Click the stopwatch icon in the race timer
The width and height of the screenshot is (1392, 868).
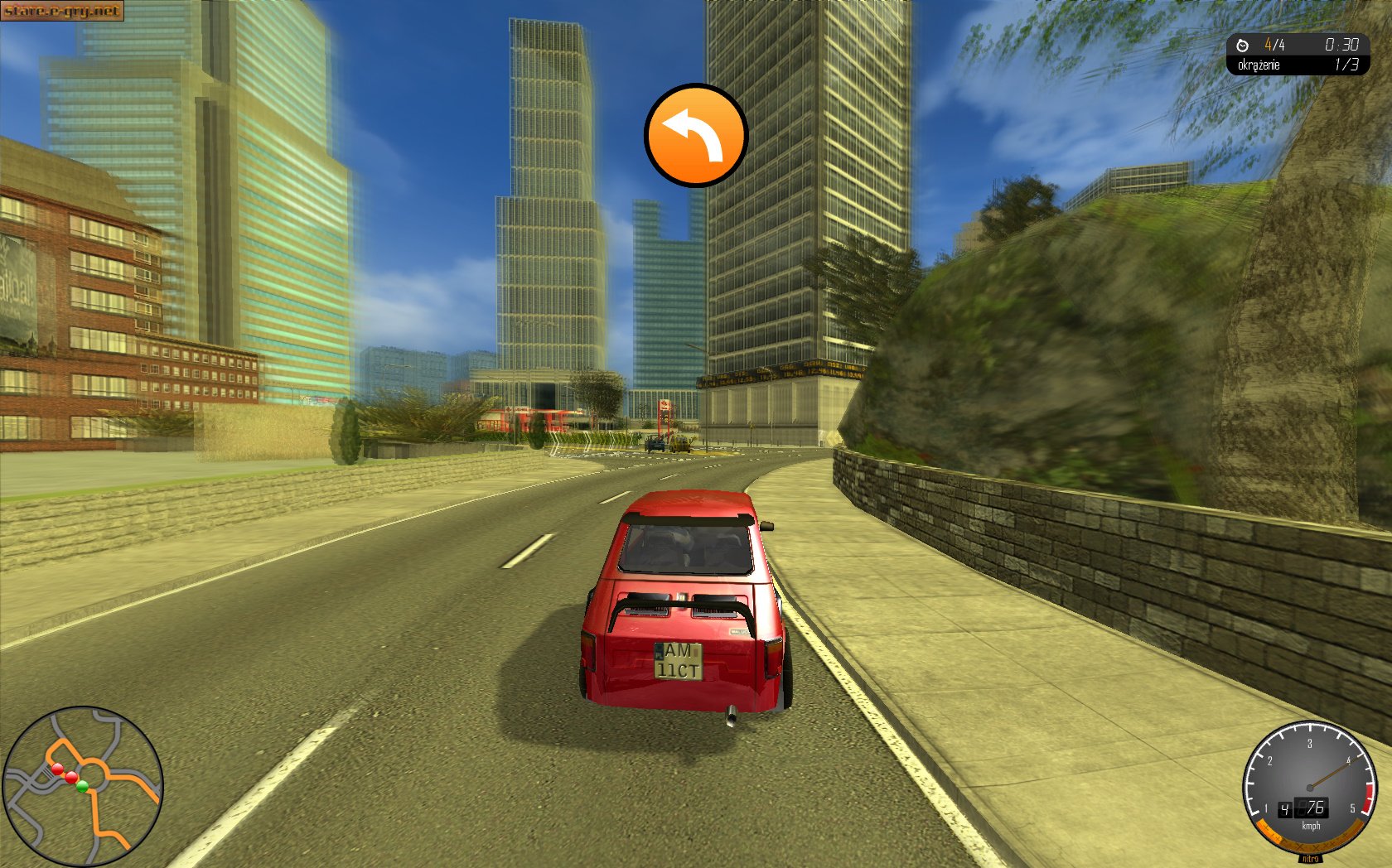tap(1242, 45)
